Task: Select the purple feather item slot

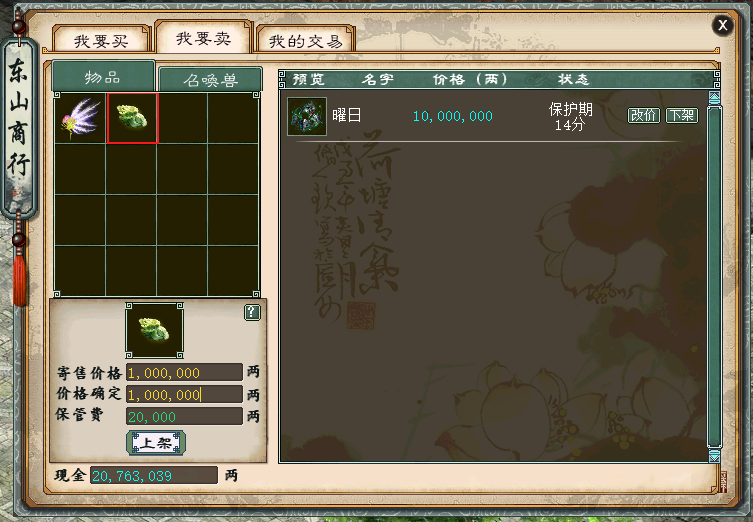Action: pyautogui.click(x=79, y=118)
